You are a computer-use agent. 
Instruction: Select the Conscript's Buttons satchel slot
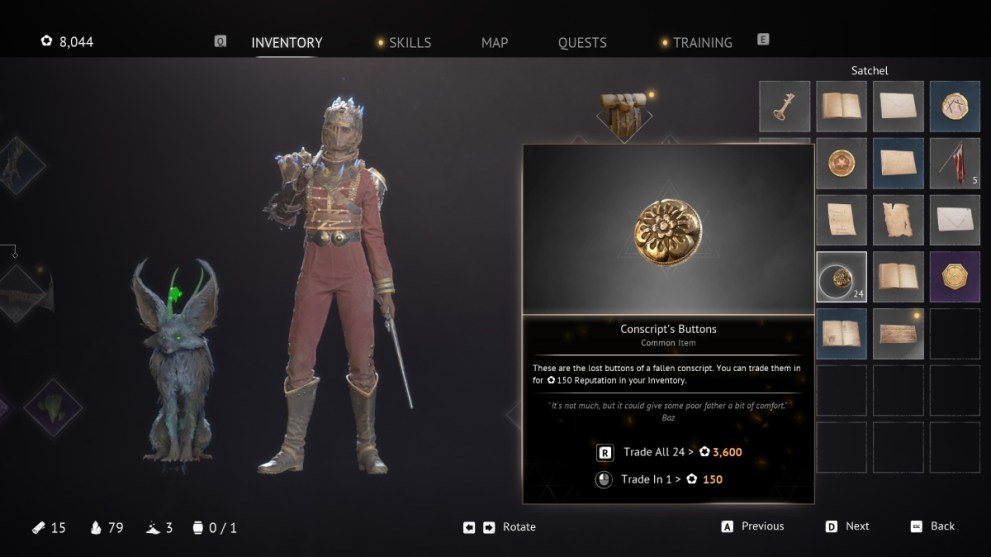click(x=841, y=277)
